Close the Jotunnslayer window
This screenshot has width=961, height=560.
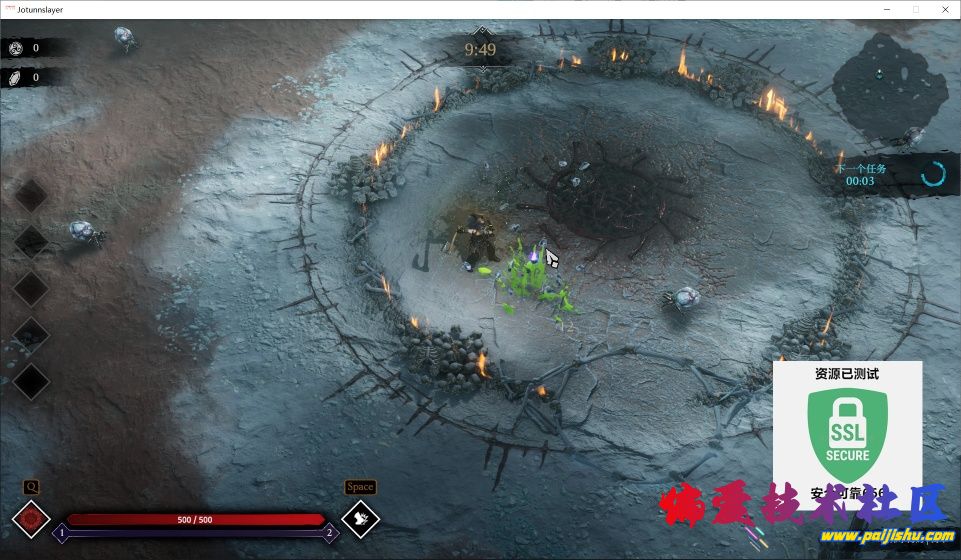(943, 9)
